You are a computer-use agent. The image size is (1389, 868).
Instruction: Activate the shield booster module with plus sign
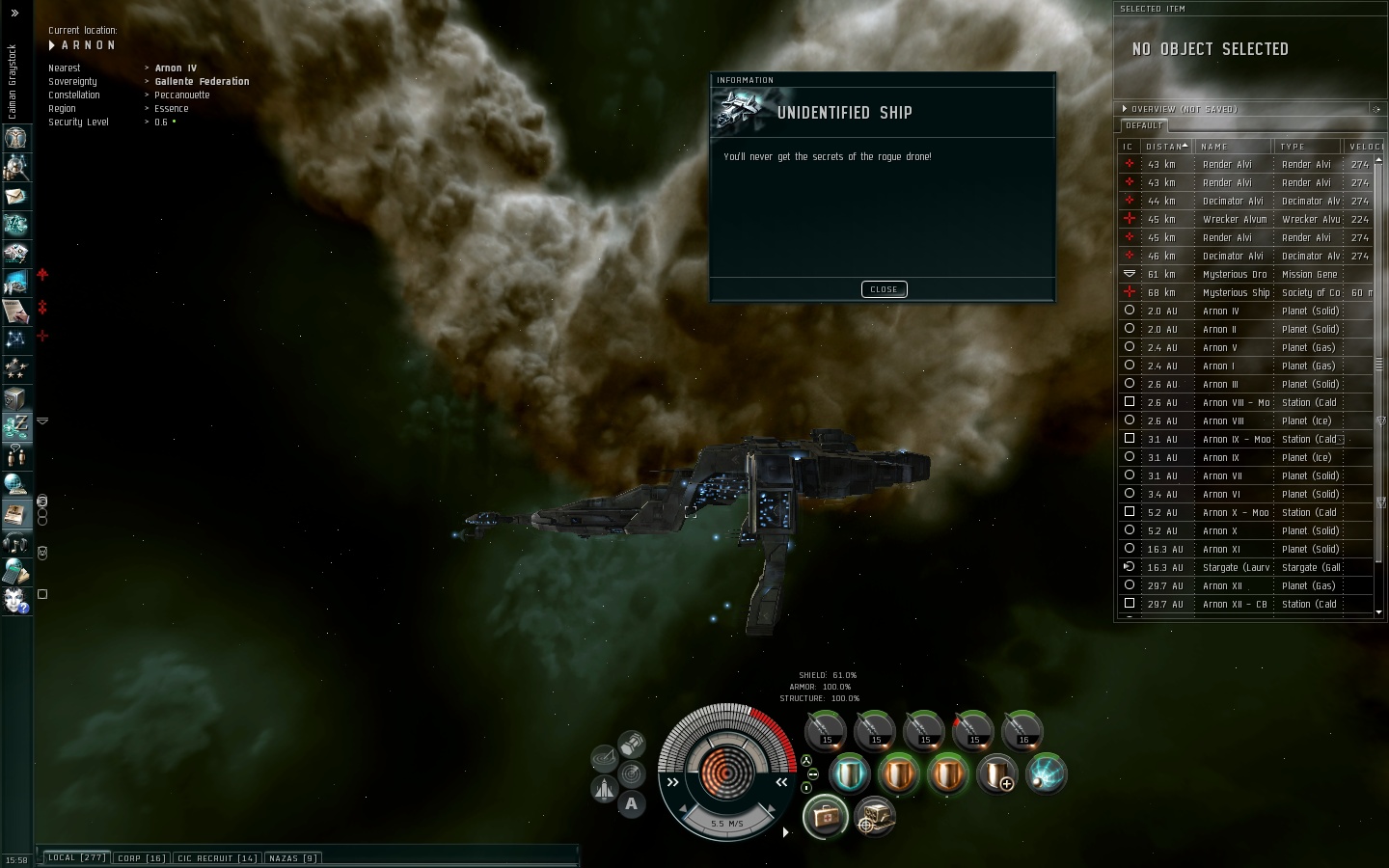coord(996,774)
